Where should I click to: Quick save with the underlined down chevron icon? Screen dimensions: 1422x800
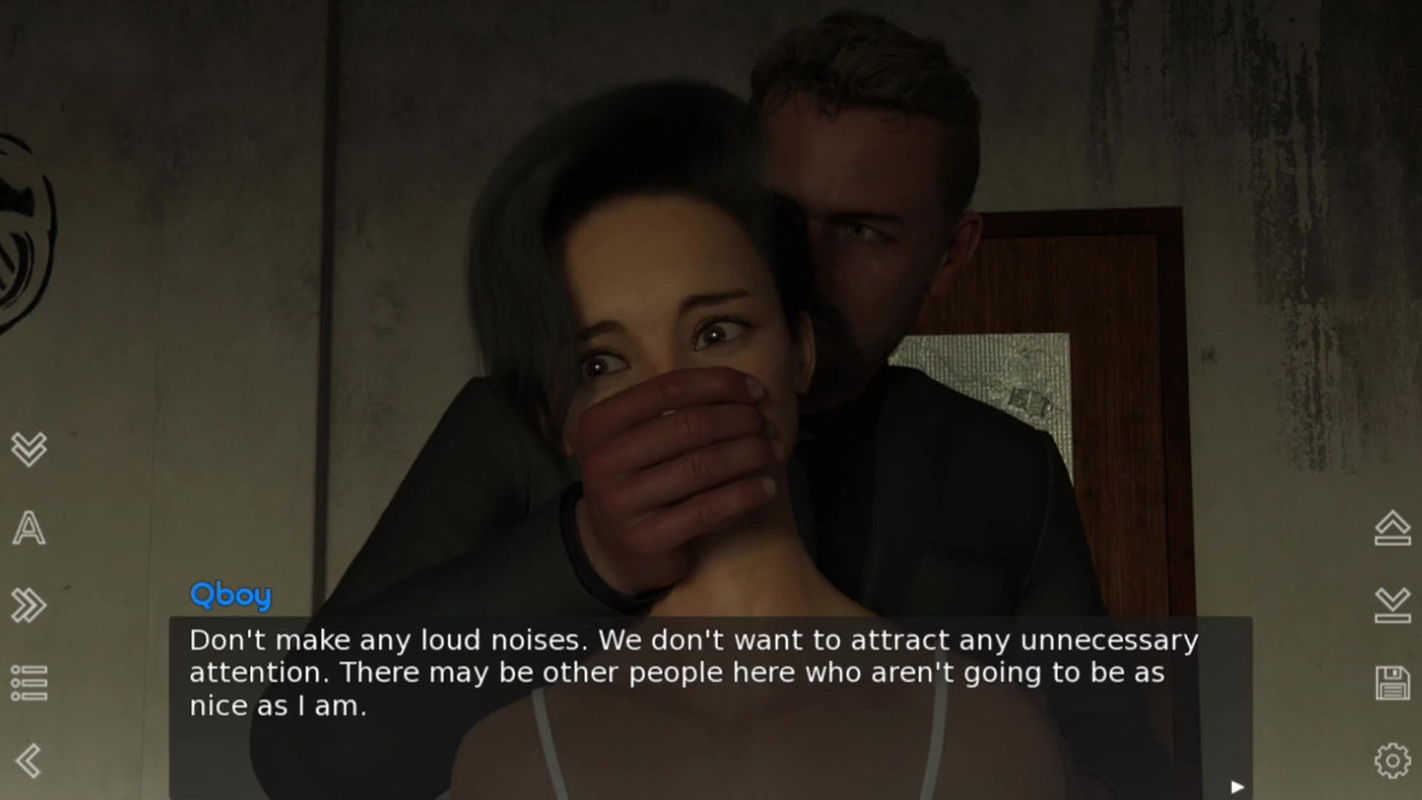click(1393, 605)
